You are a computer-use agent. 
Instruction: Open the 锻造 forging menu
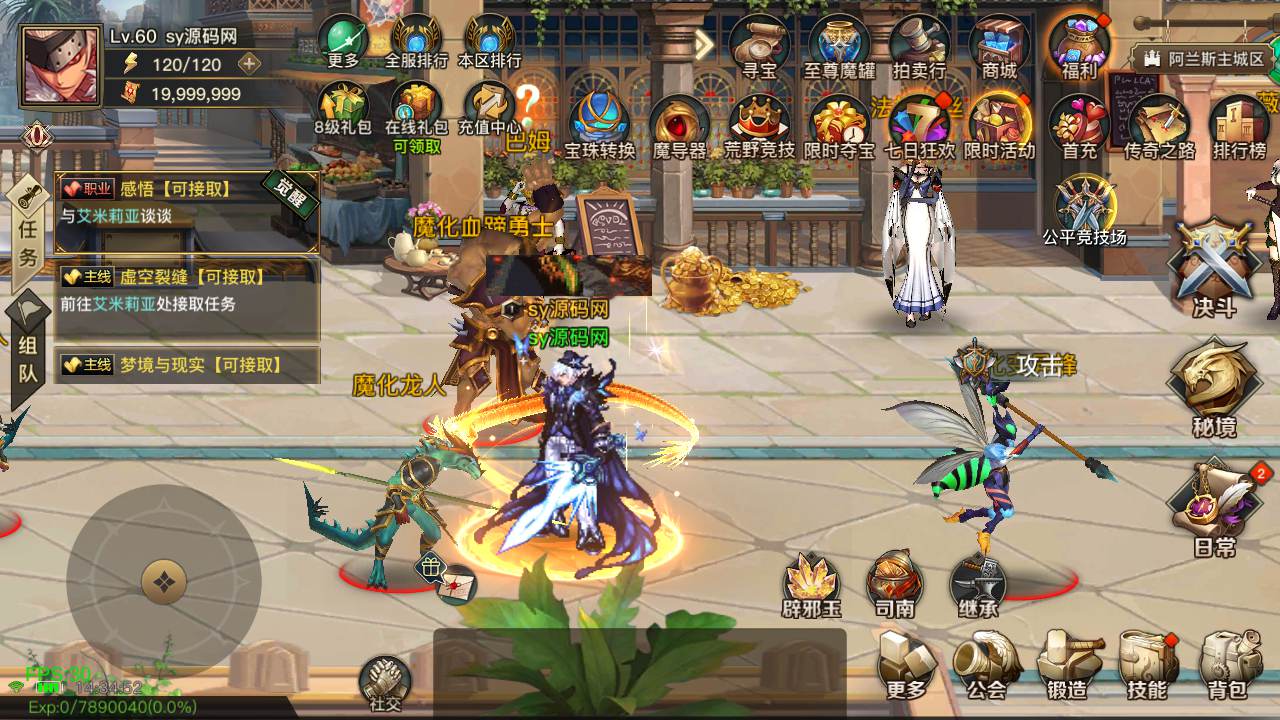pyautogui.click(x=1068, y=663)
